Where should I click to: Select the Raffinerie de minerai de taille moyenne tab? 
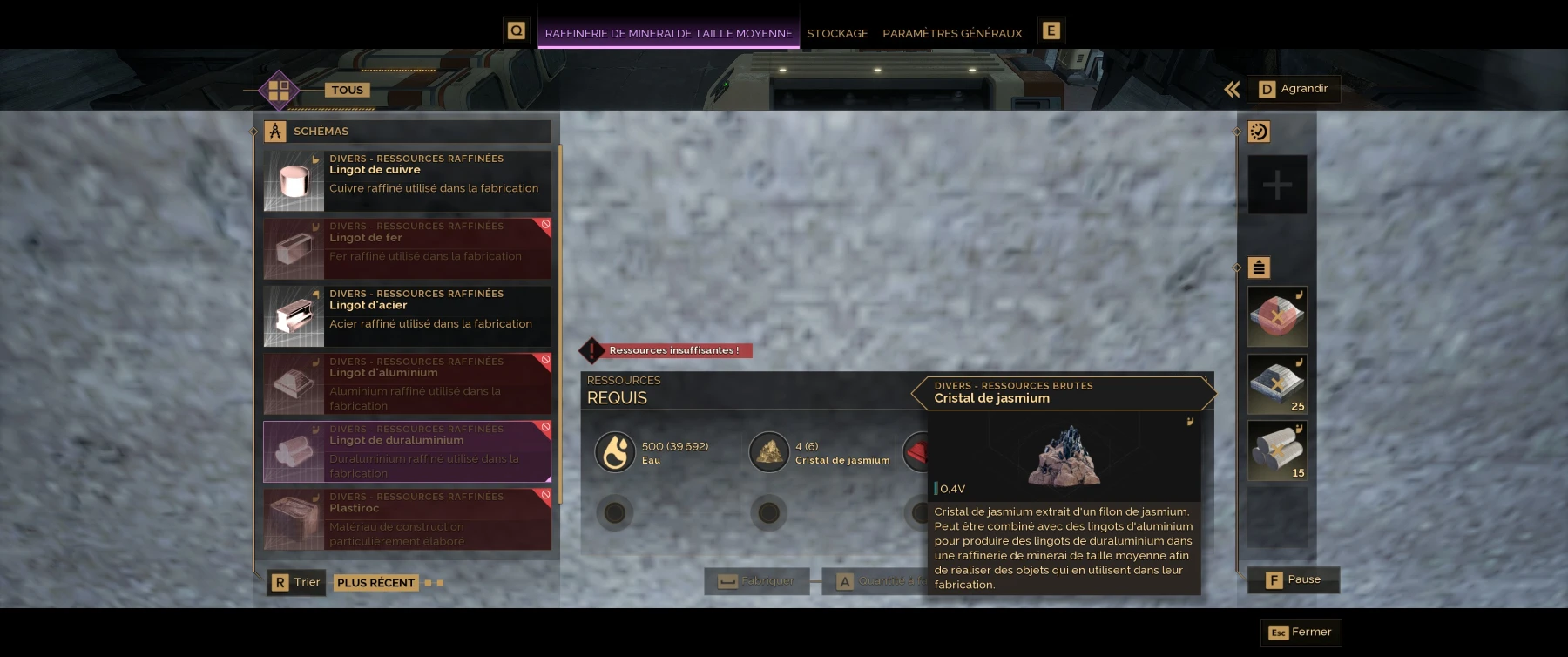coord(668,33)
